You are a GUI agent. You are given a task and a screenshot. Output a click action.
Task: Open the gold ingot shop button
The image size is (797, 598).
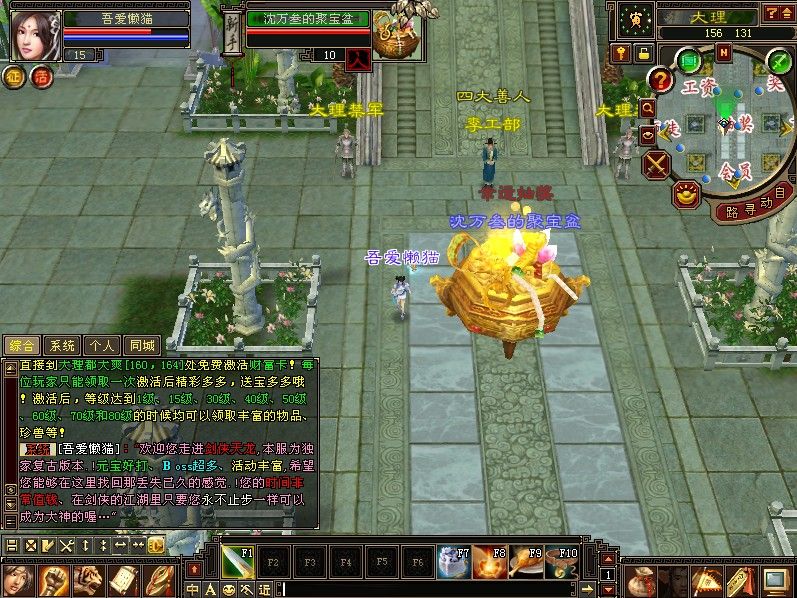point(686,194)
